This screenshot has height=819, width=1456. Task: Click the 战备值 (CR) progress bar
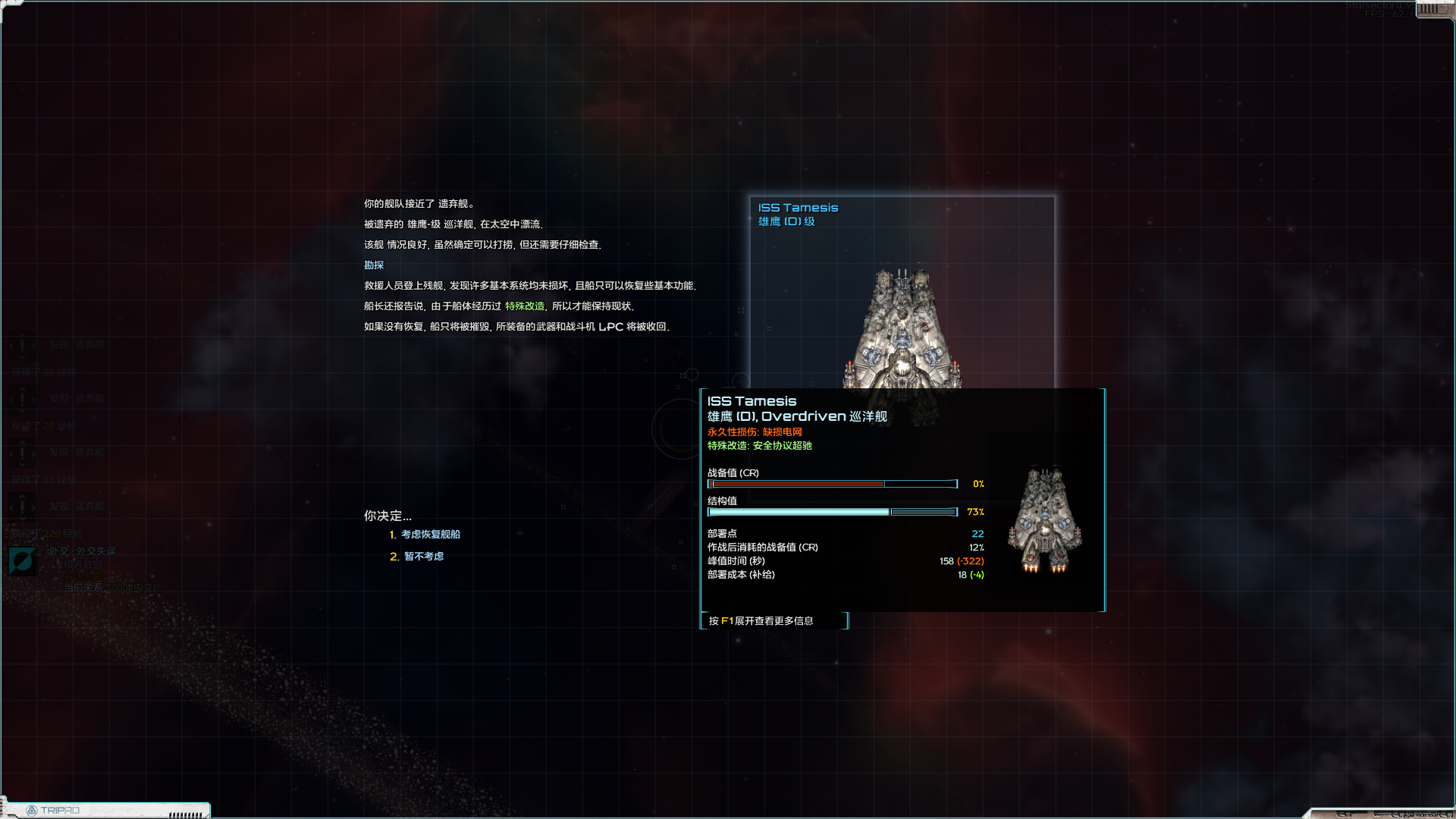point(830,484)
